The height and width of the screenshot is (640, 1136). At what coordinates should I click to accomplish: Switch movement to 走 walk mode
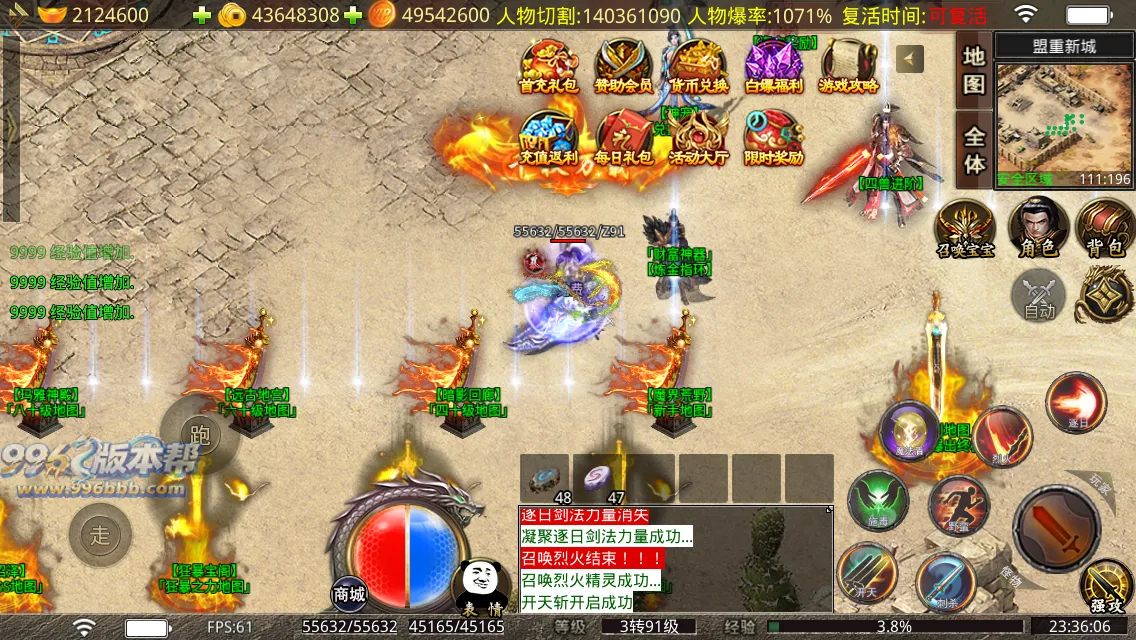[x=100, y=535]
